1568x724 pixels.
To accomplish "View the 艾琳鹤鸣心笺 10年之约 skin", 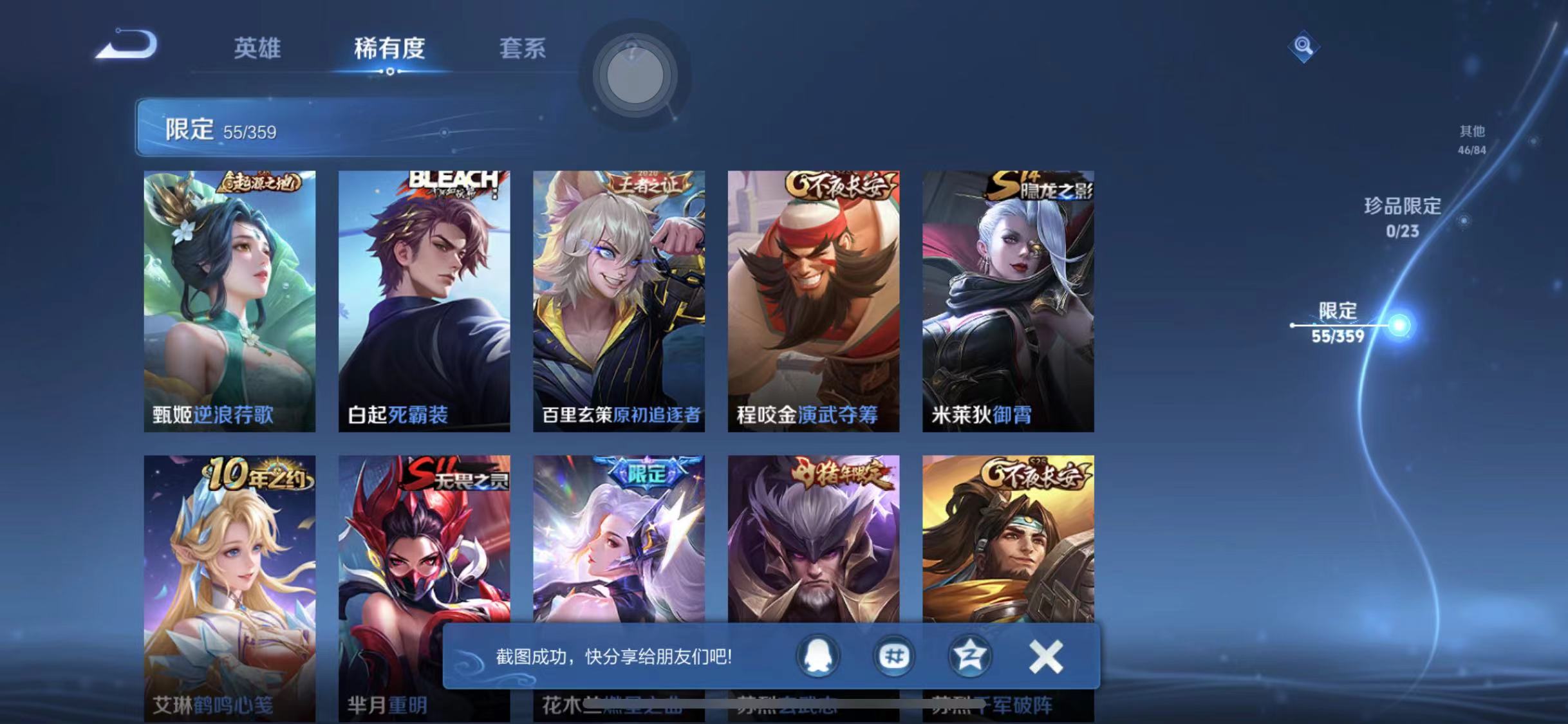I will click(229, 579).
